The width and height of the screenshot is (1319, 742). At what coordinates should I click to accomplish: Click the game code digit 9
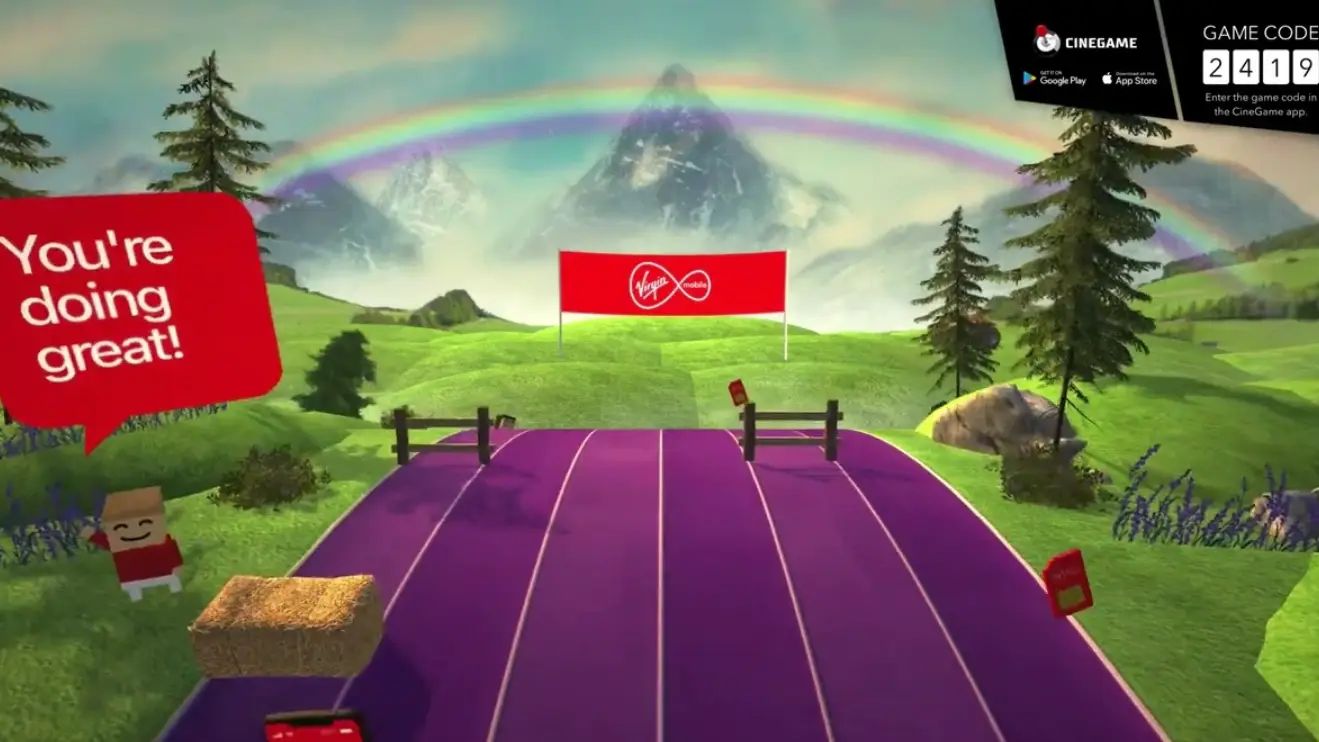click(x=1305, y=66)
